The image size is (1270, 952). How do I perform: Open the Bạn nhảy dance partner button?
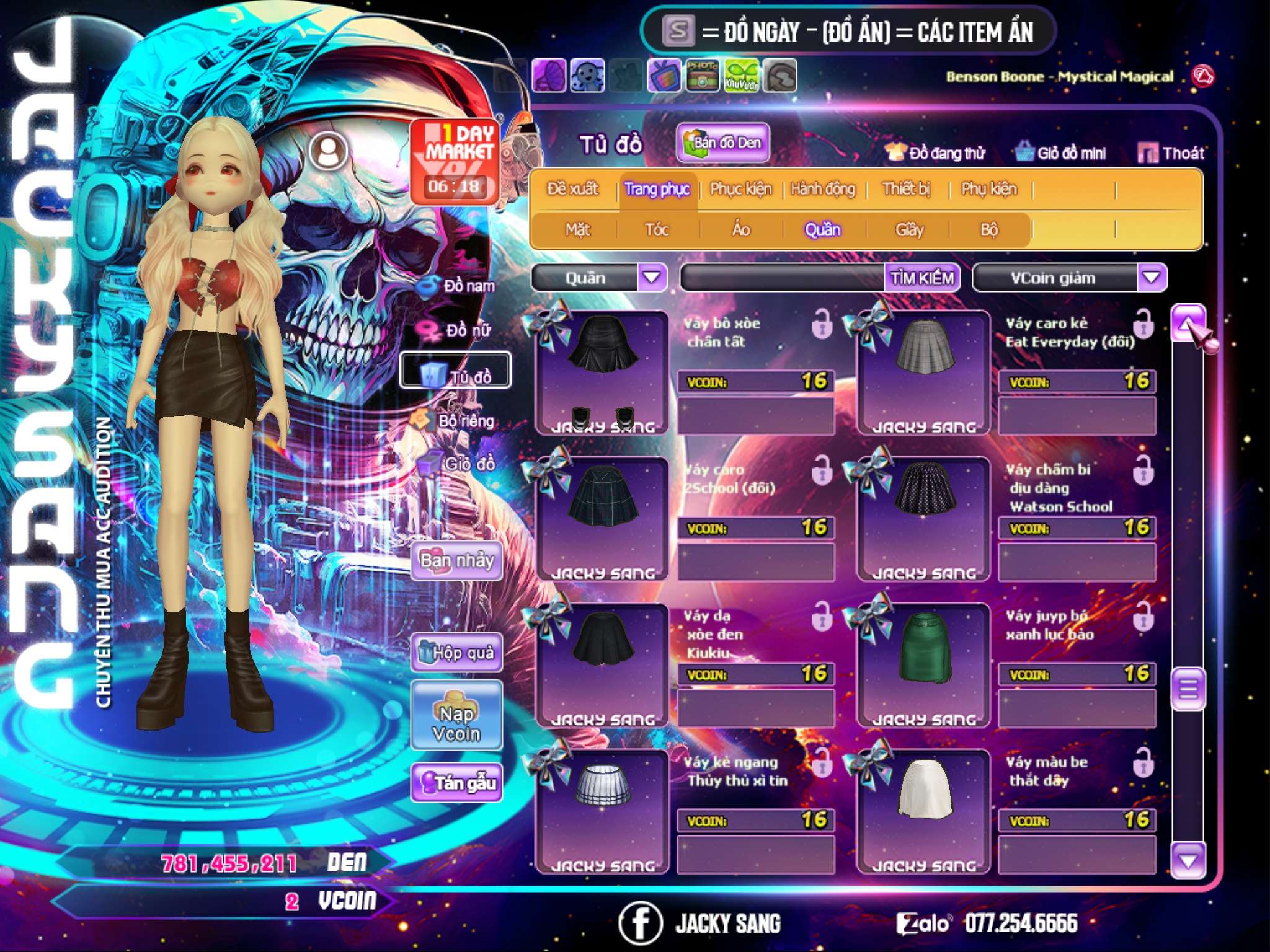click(x=457, y=561)
